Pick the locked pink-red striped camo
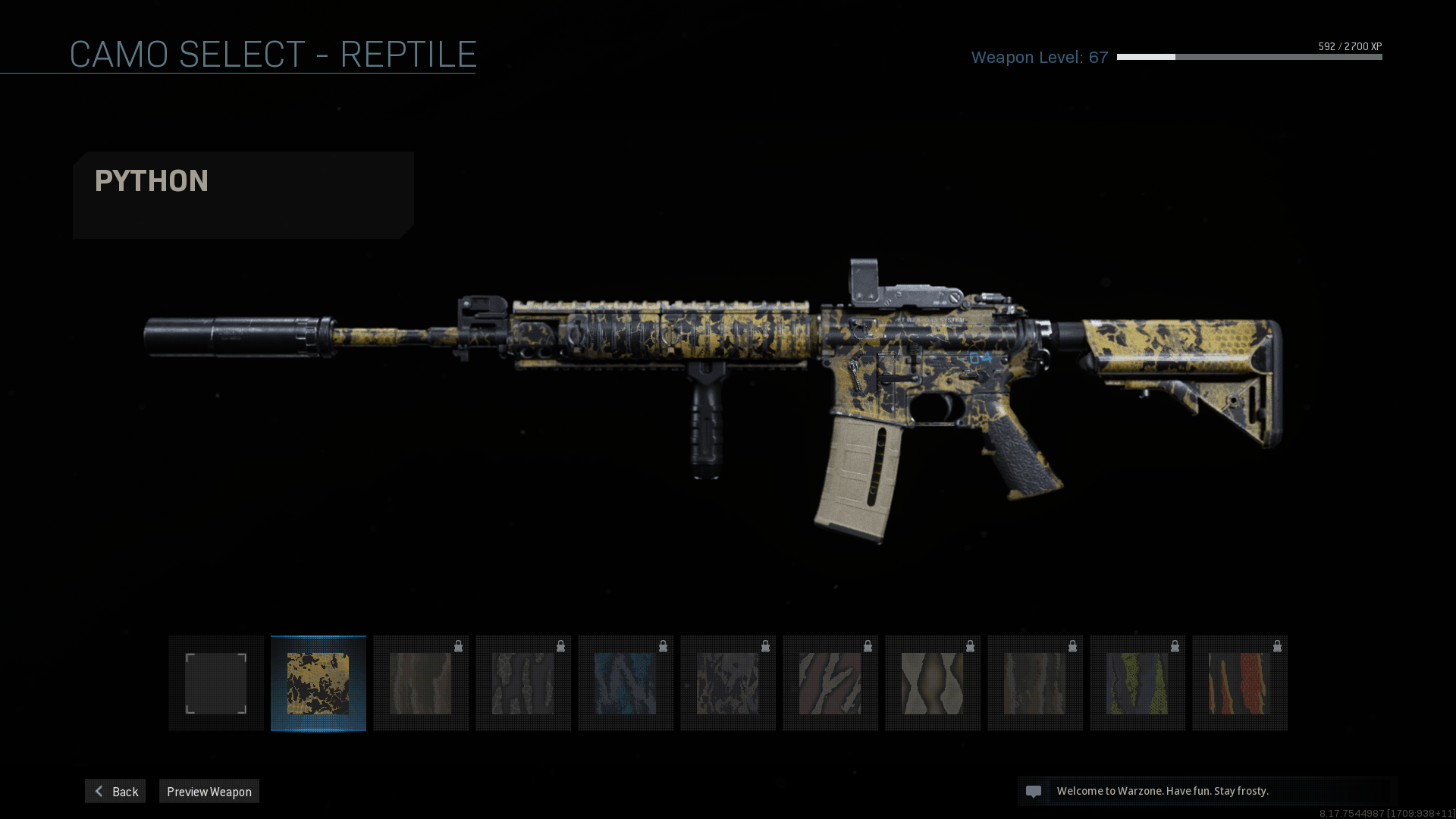1456x819 pixels. (830, 683)
